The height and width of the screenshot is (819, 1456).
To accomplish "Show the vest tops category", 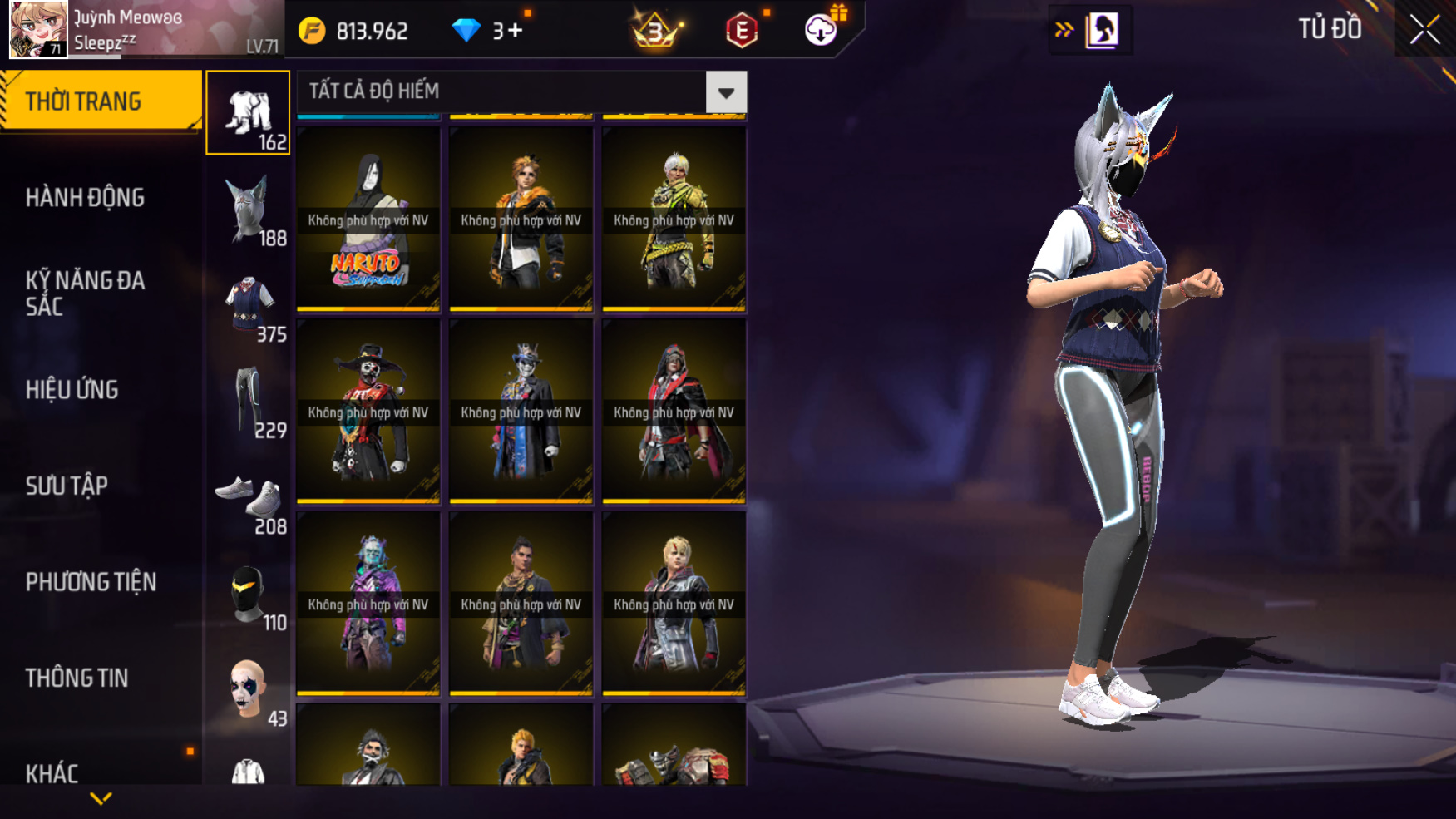I will (248, 305).
